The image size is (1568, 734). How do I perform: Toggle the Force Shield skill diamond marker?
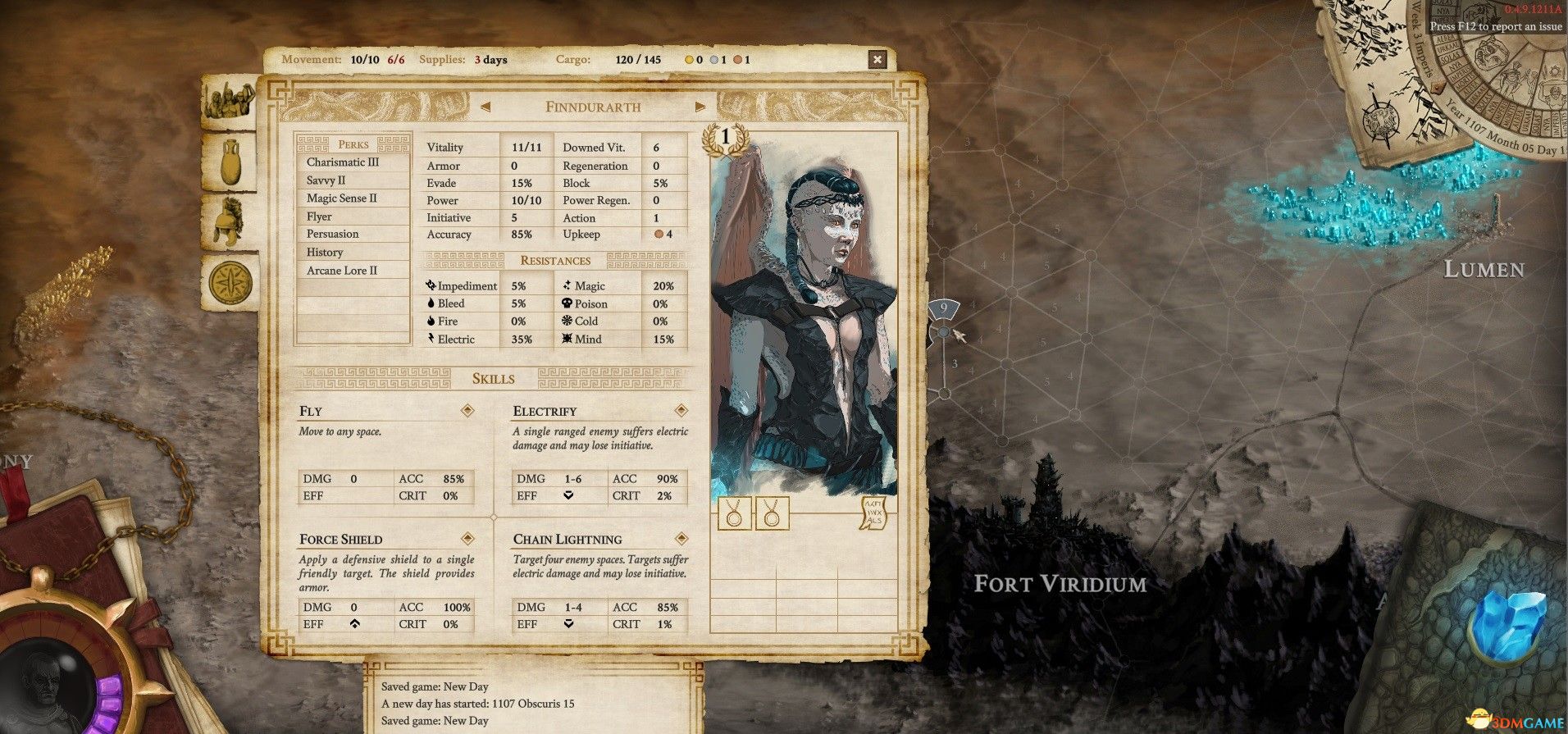pos(467,537)
